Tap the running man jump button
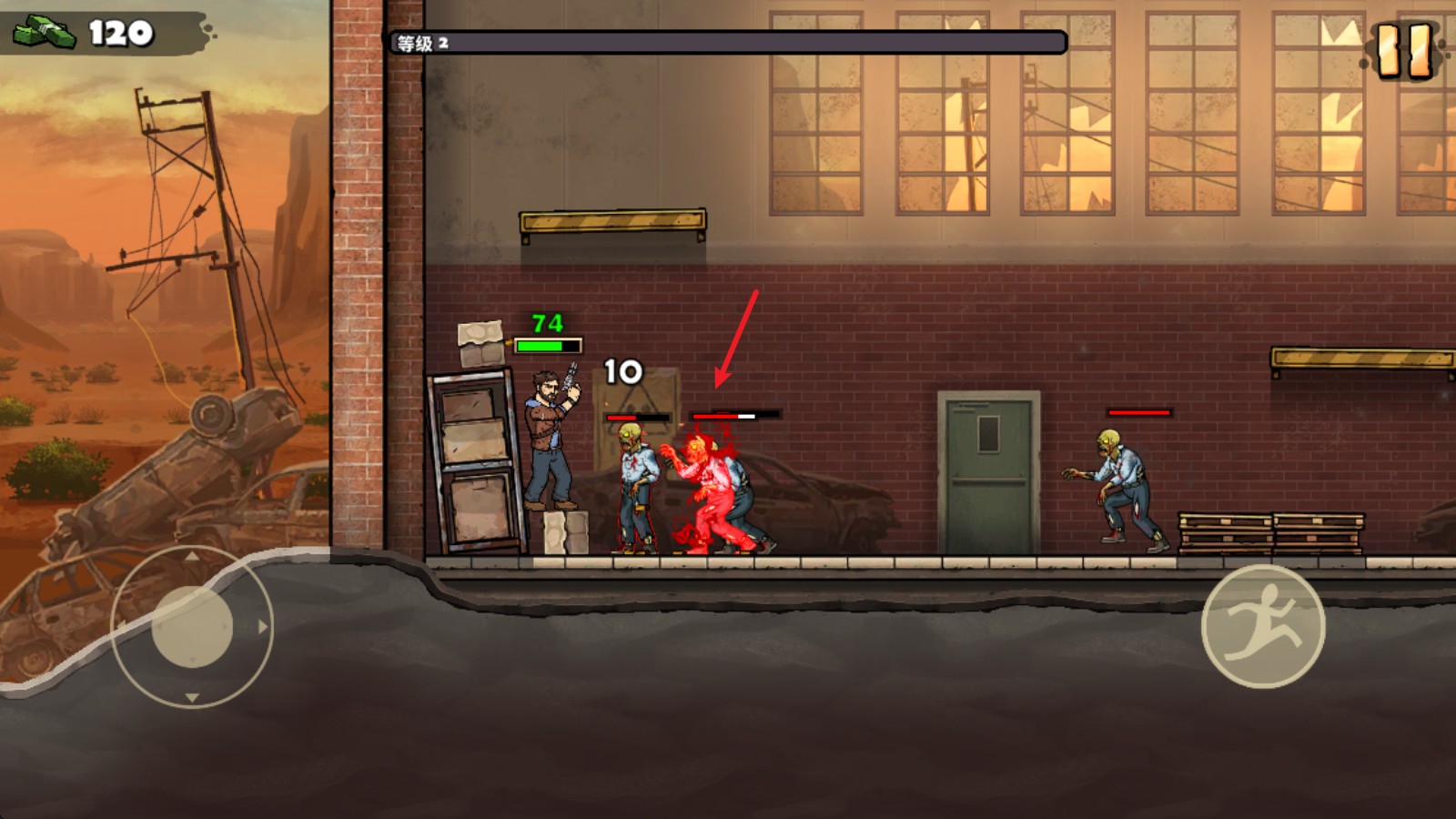 (x=1262, y=626)
